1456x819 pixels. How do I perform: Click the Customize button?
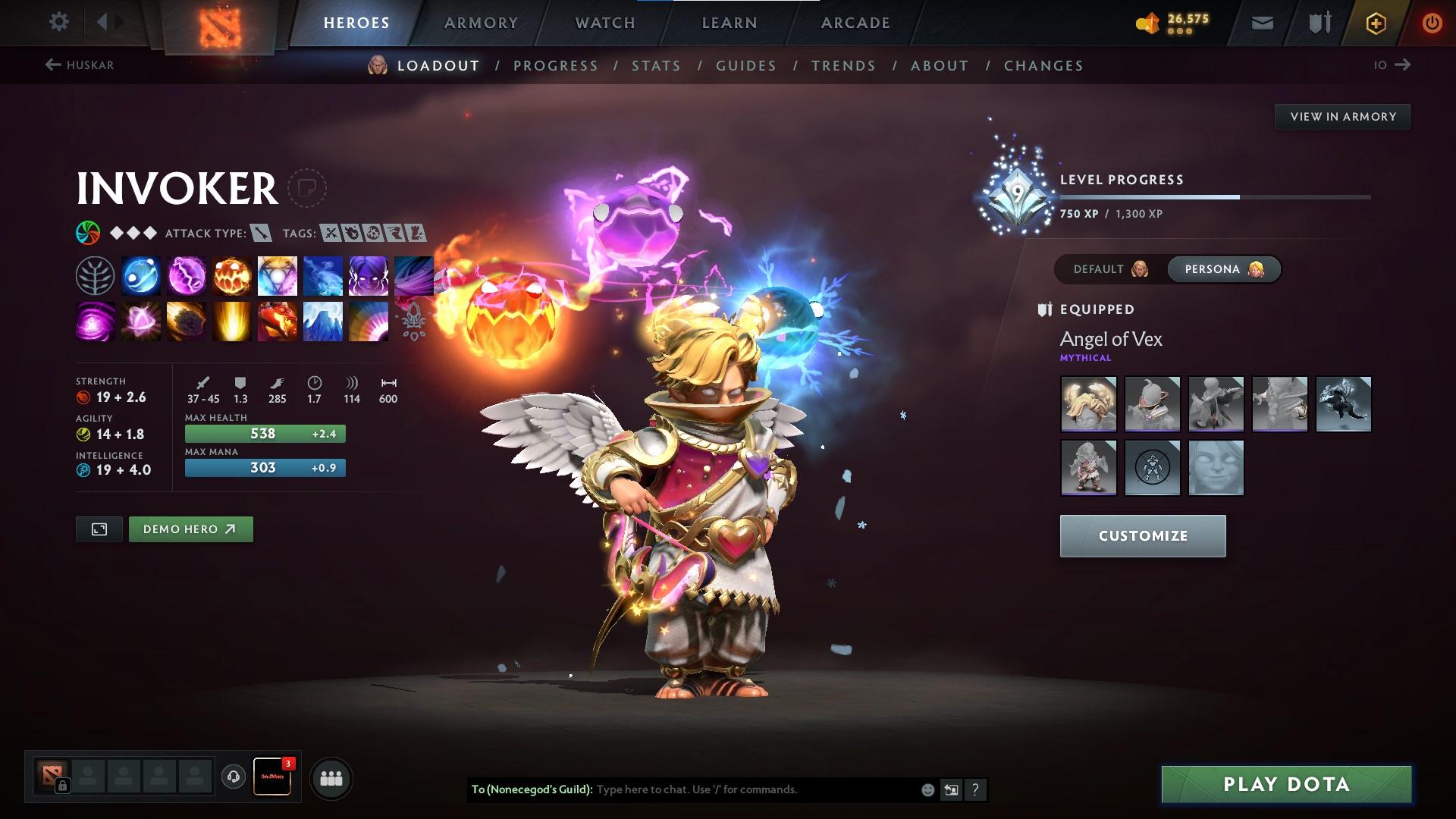(x=1142, y=535)
